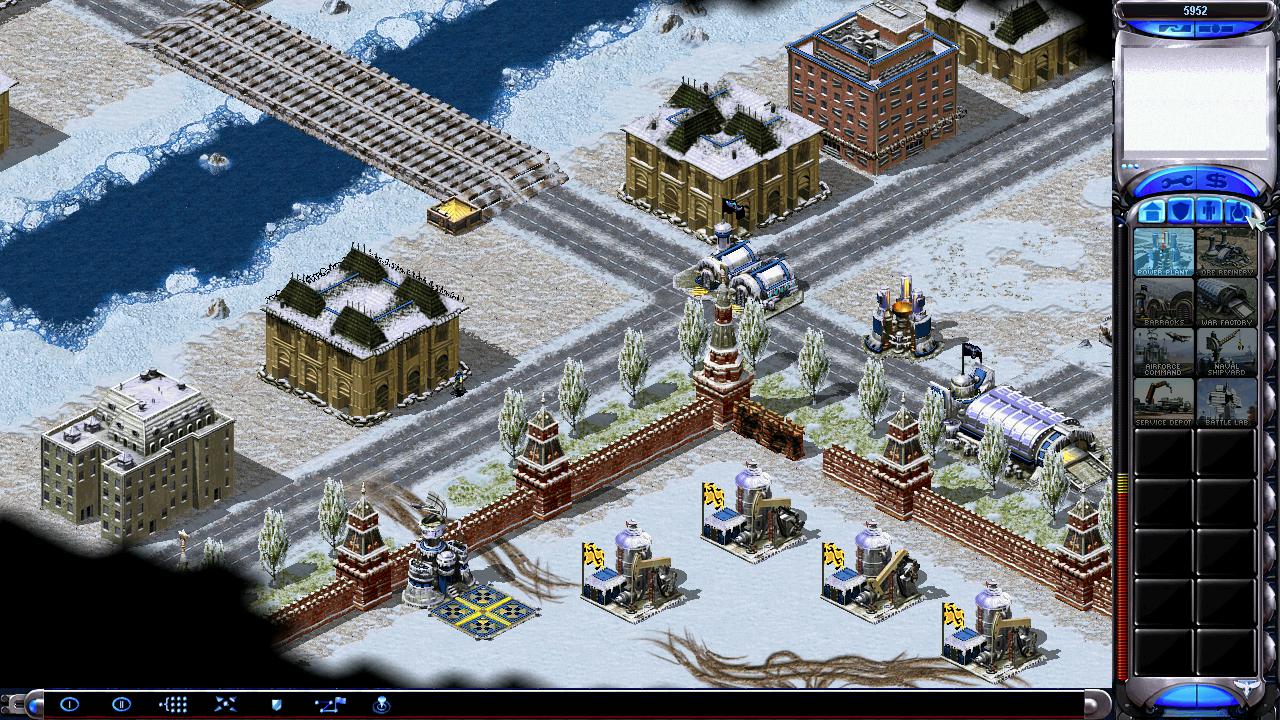The width and height of the screenshot is (1280, 720).
Task: Build a Power Plant from the sidebar
Action: [1163, 252]
